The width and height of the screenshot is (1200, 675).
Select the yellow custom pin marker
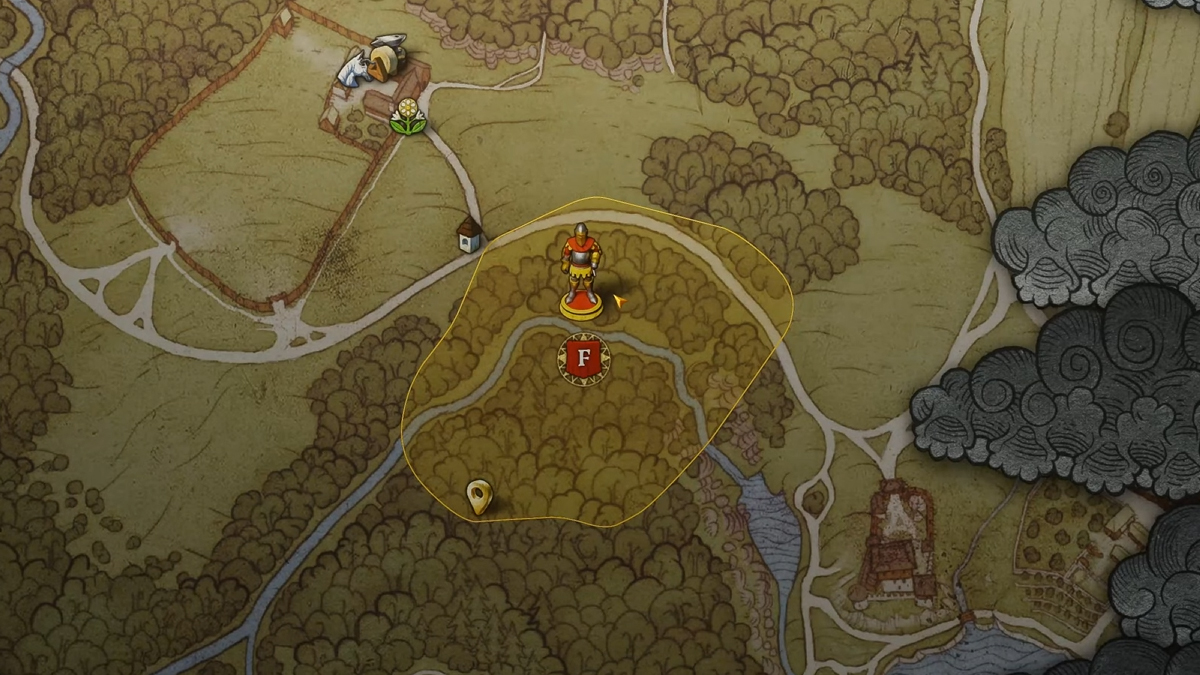point(479,496)
